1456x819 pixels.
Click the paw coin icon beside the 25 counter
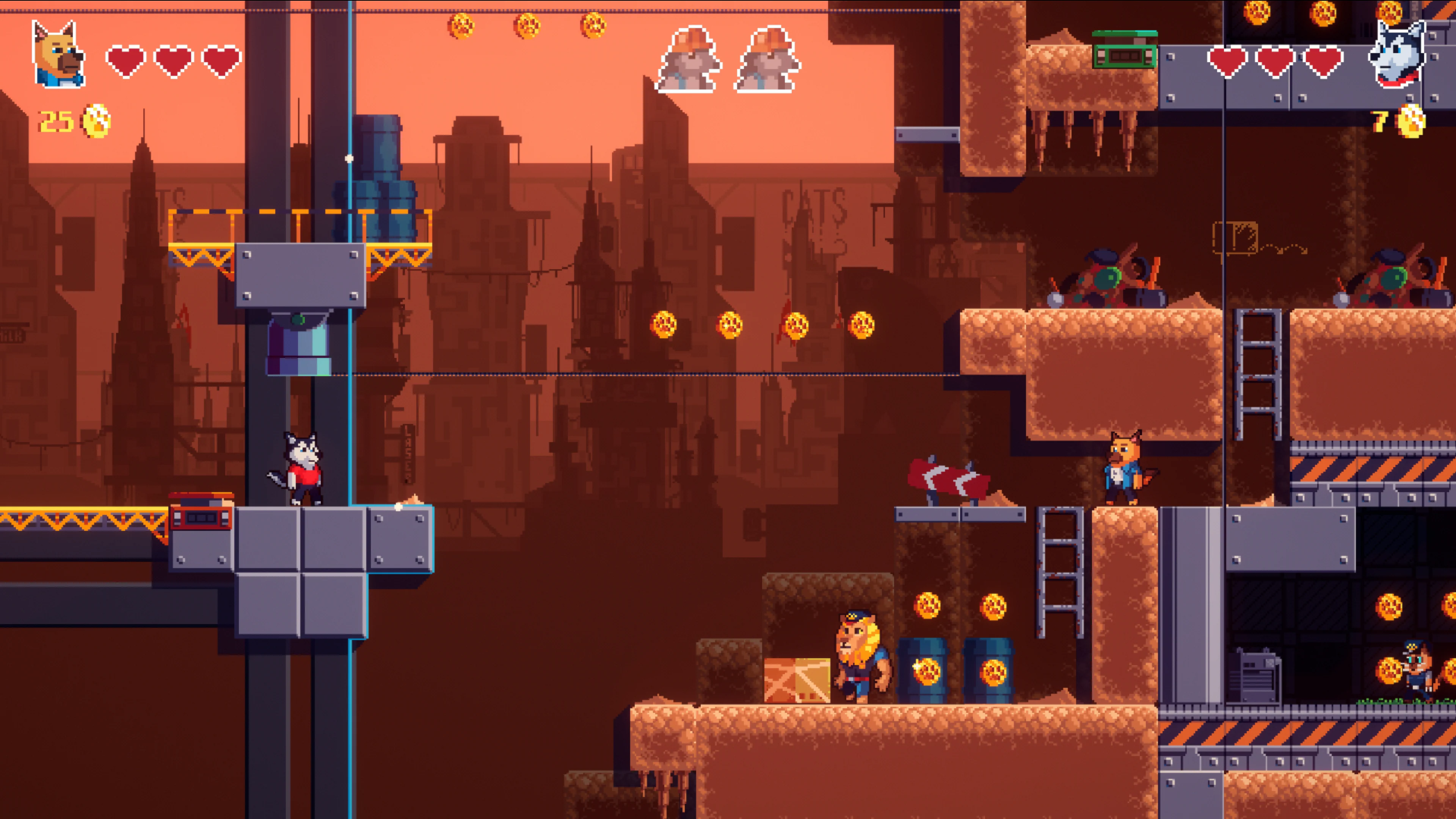[x=95, y=121]
